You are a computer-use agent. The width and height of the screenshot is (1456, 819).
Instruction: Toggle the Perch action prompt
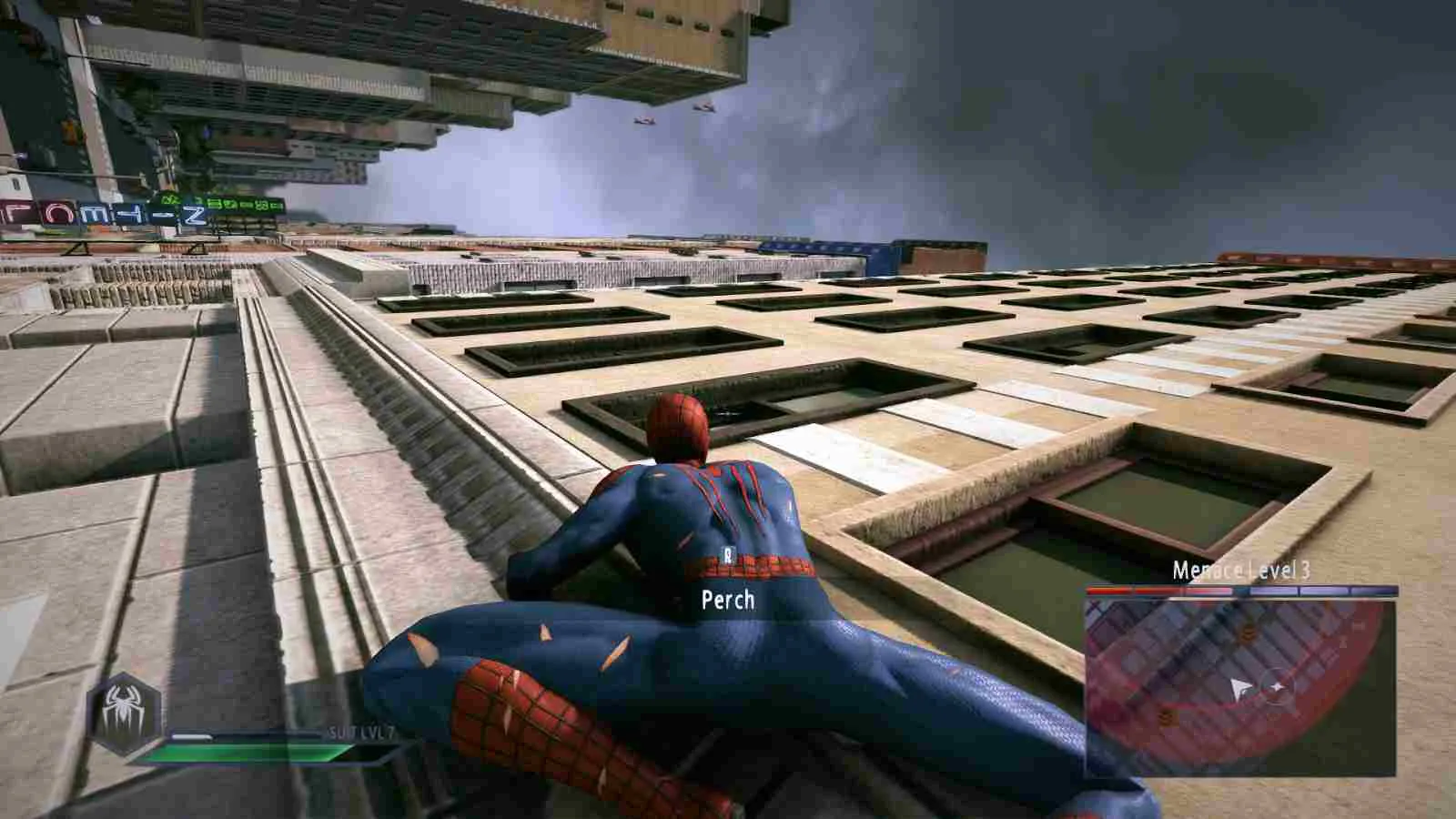[727, 601]
